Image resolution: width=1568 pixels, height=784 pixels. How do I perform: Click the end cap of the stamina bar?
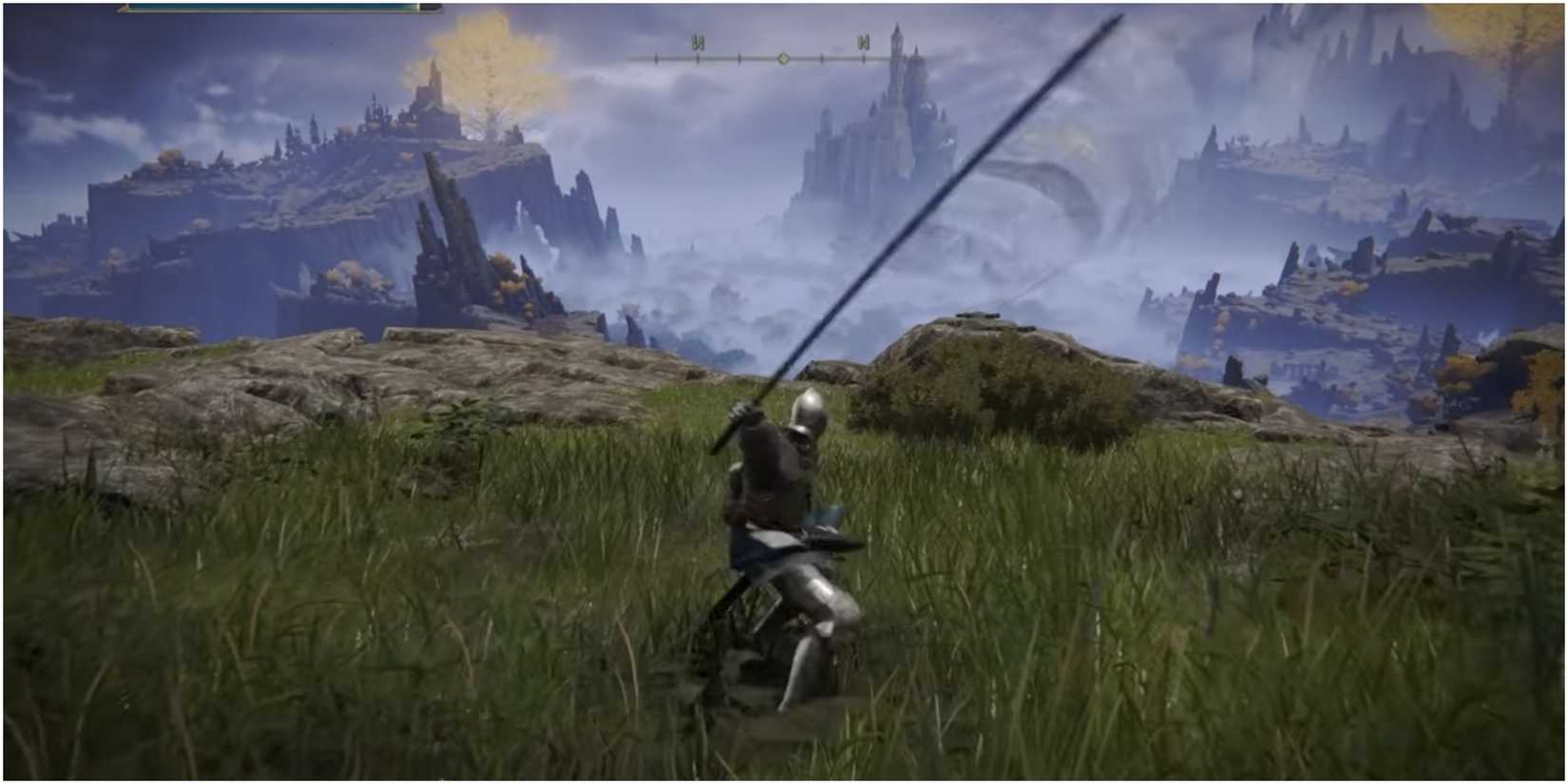tap(435, 10)
